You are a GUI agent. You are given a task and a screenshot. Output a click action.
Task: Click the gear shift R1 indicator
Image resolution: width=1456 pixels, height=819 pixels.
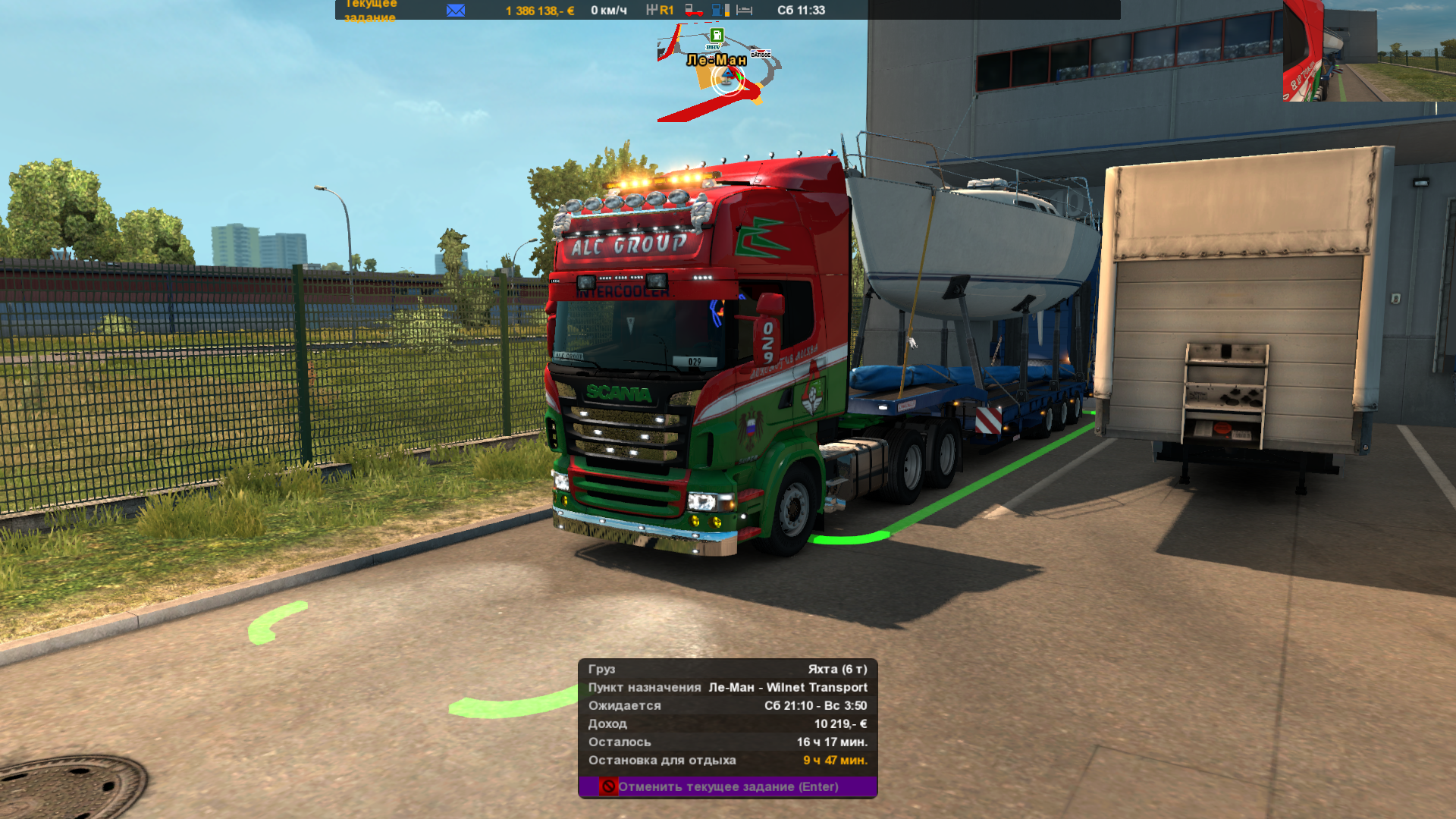pos(660,10)
